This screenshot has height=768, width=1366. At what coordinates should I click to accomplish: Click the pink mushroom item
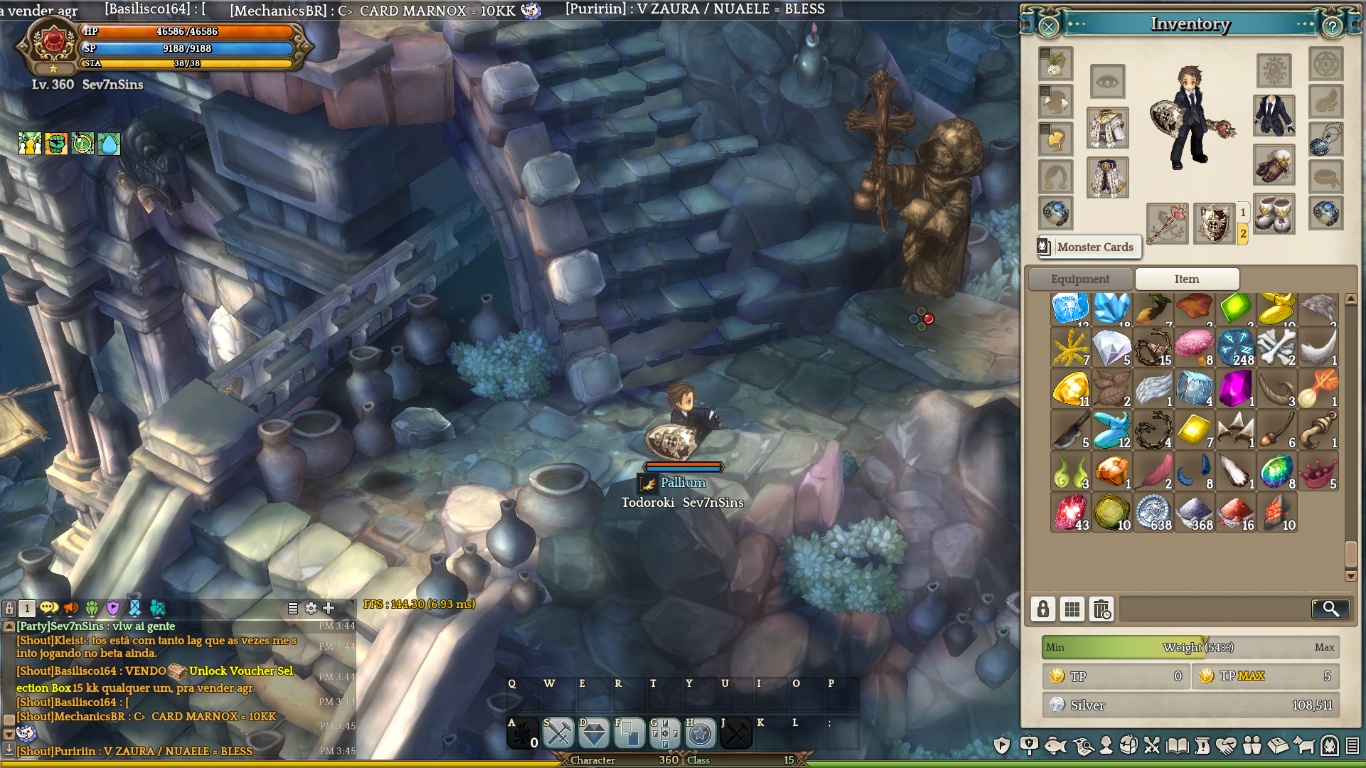click(x=1194, y=346)
